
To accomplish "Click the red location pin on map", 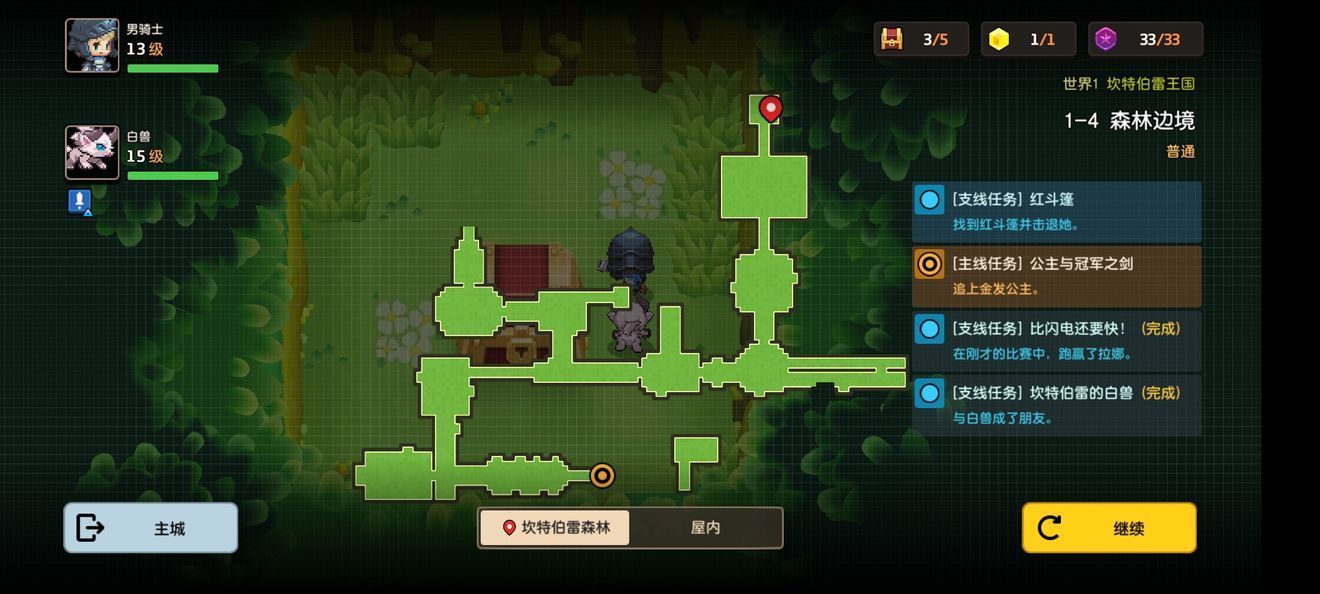I will tap(770, 108).
